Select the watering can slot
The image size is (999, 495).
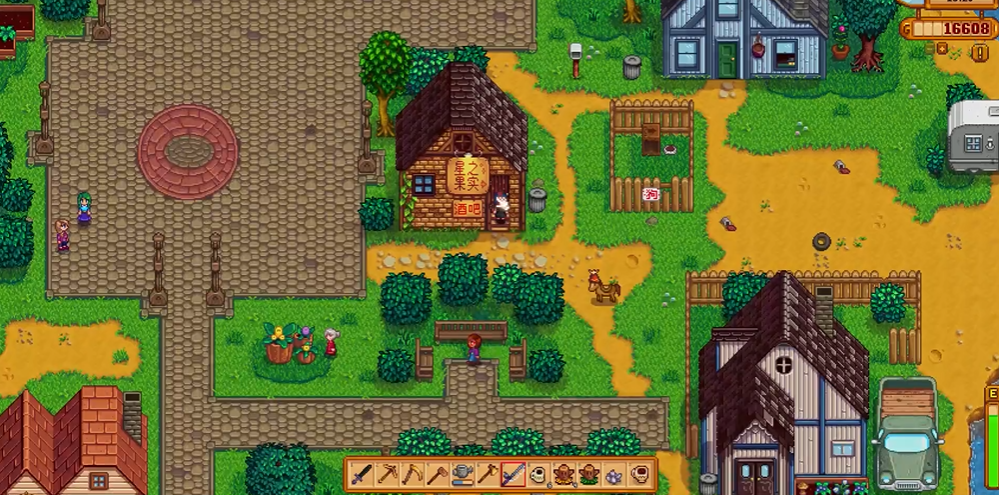pos(462,474)
